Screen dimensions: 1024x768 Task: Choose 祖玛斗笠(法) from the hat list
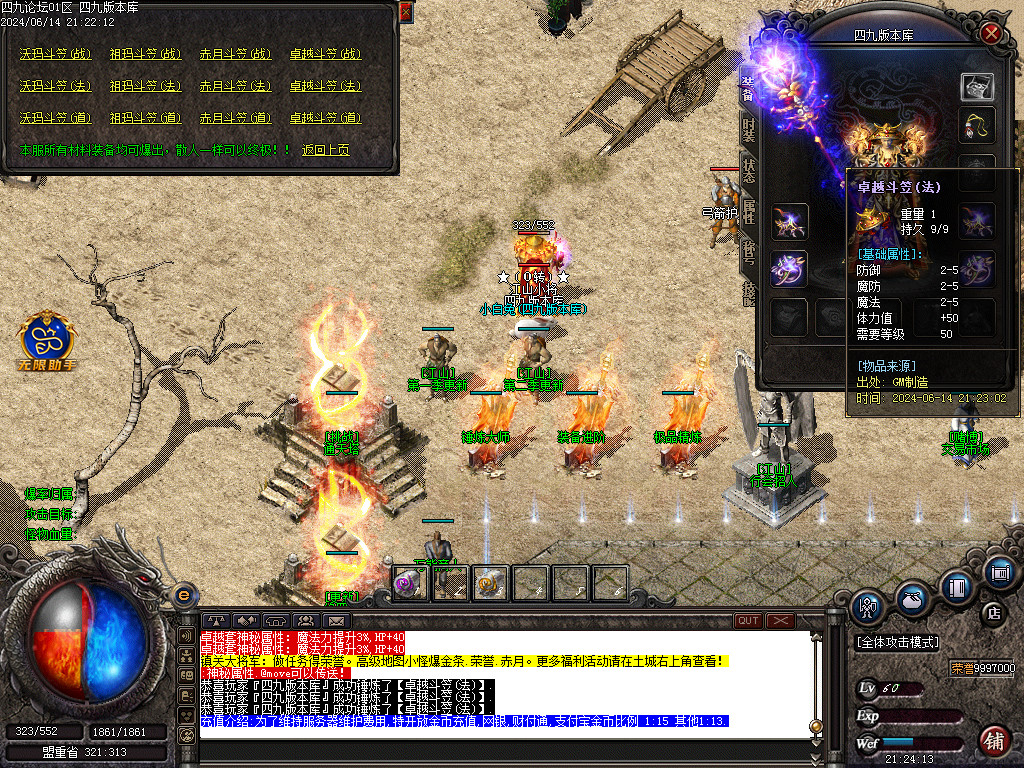point(145,86)
